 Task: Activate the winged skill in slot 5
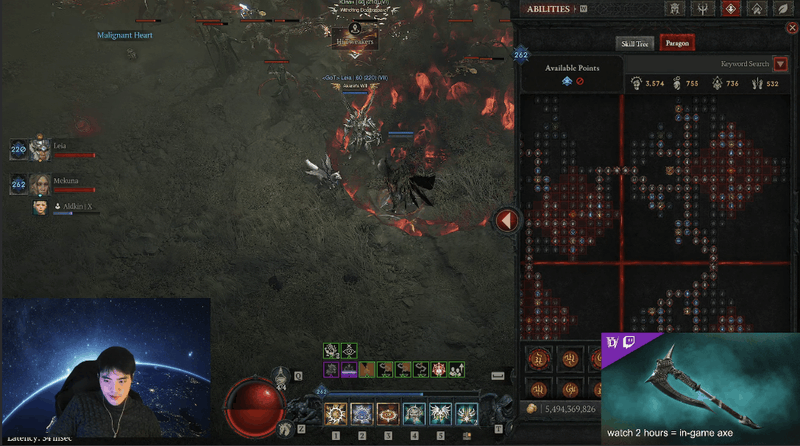[440, 413]
